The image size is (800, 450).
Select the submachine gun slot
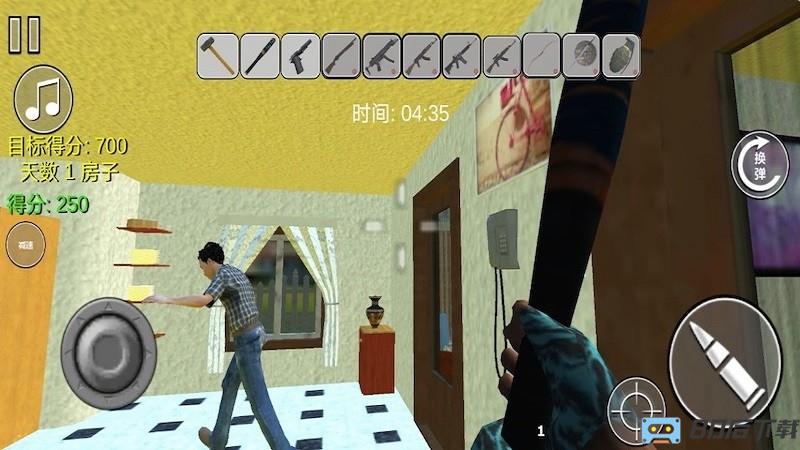click(381, 55)
